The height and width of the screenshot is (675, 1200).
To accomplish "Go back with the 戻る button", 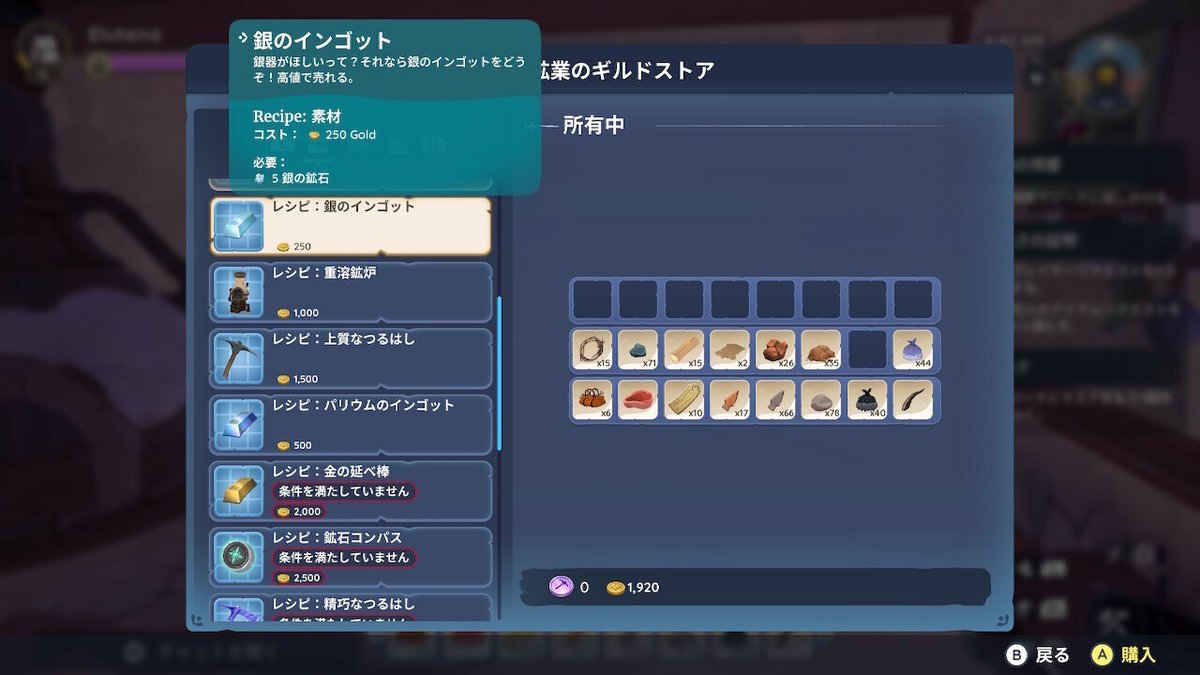I will point(1038,655).
